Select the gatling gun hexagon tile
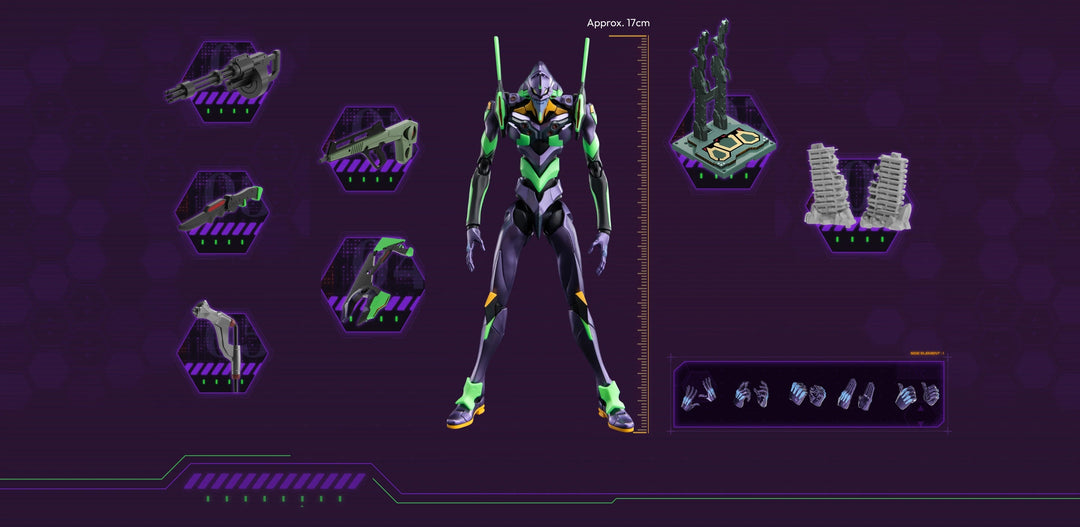This screenshot has height=527, width=1080. pyautogui.click(x=225, y=82)
